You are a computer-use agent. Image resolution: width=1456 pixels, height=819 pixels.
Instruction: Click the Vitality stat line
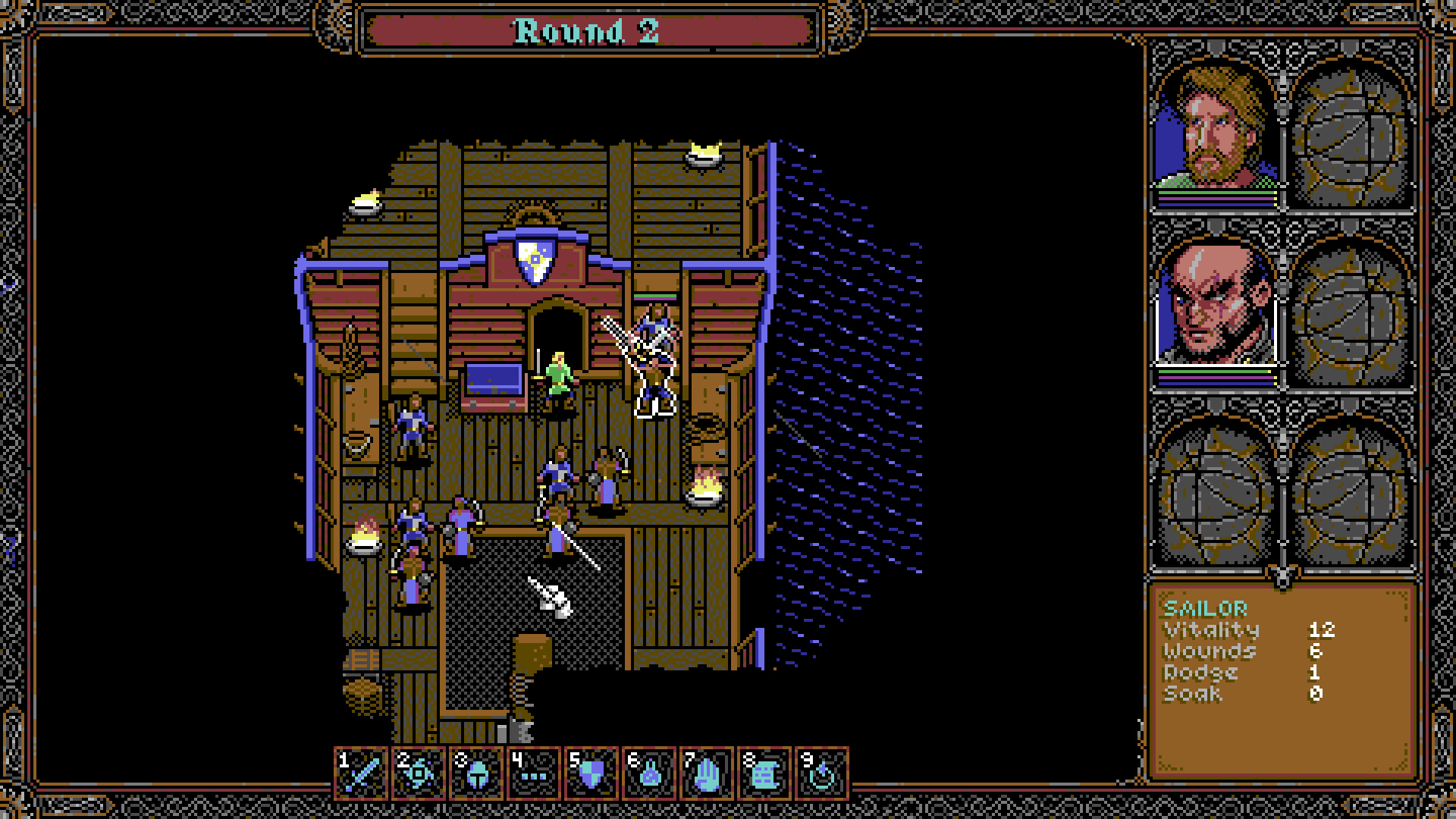tap(1211, 629)
